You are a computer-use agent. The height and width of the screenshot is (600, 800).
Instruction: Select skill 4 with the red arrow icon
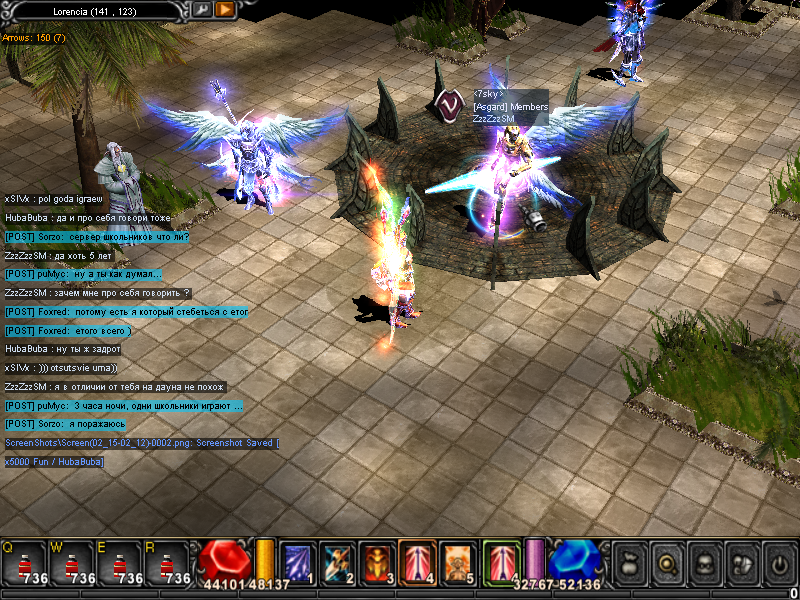(416, 562)
